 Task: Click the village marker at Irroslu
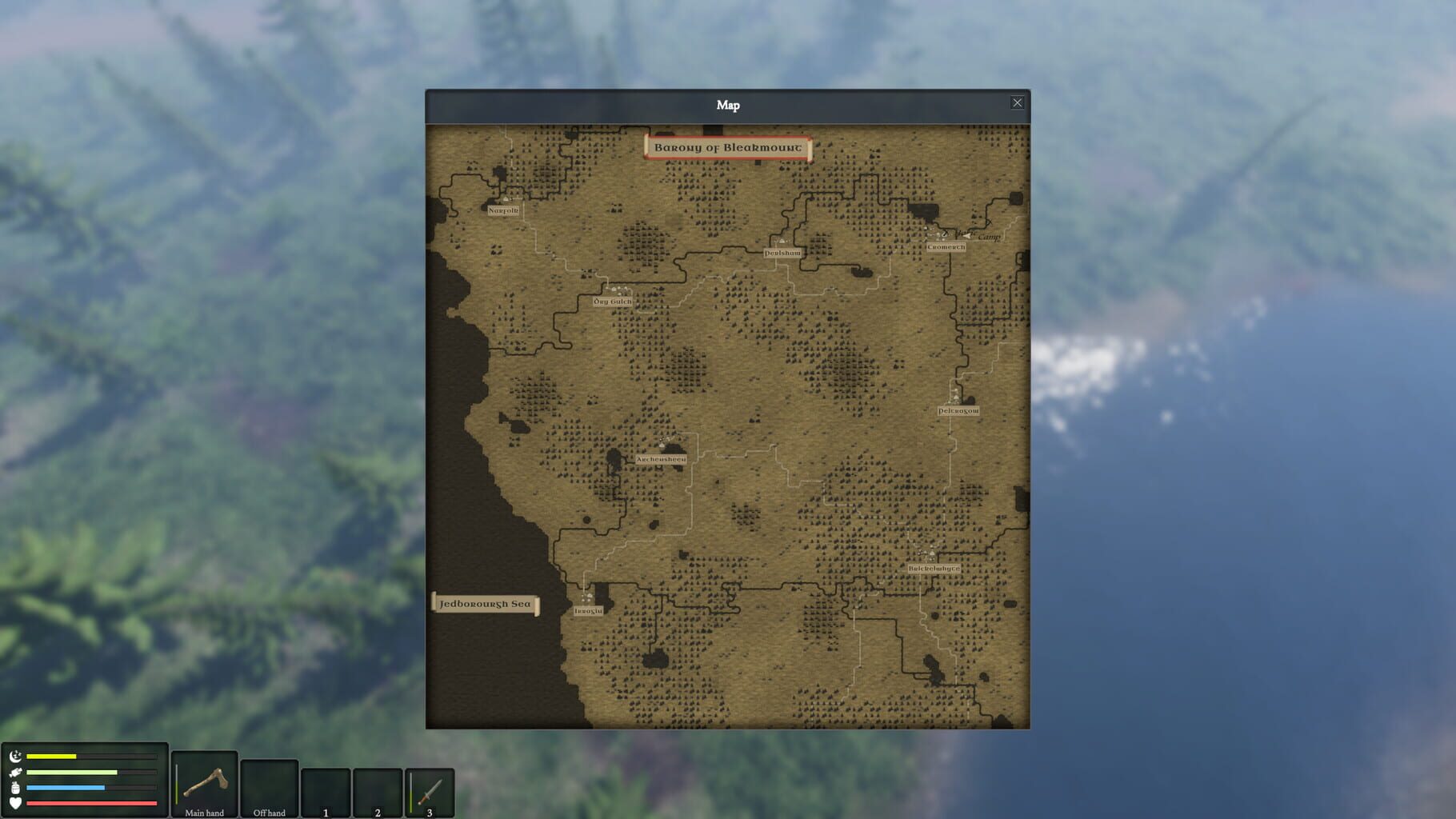(x=589, y=598)
